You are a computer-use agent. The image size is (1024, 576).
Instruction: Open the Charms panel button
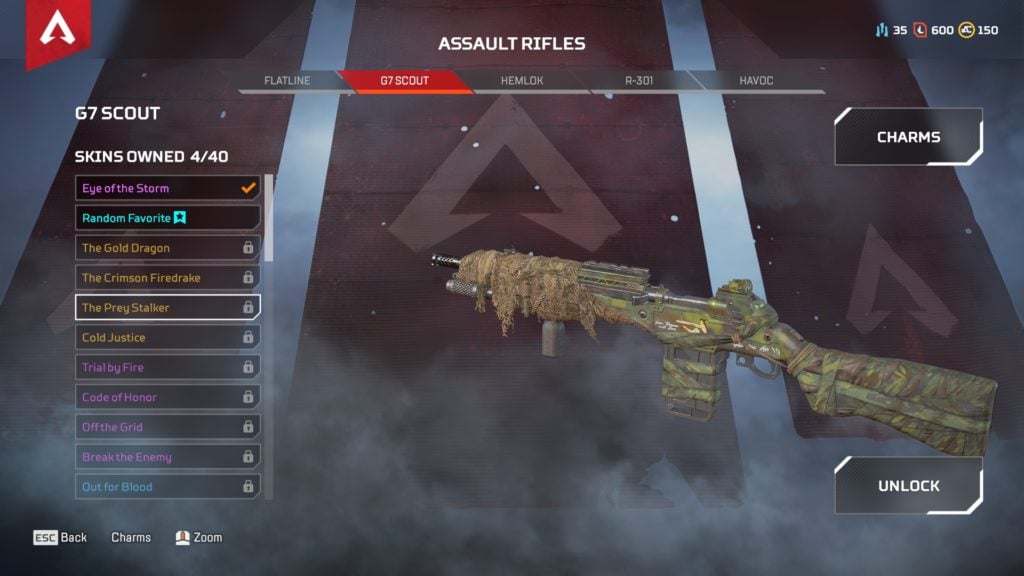pyautogui.click(x=908, y=137)
